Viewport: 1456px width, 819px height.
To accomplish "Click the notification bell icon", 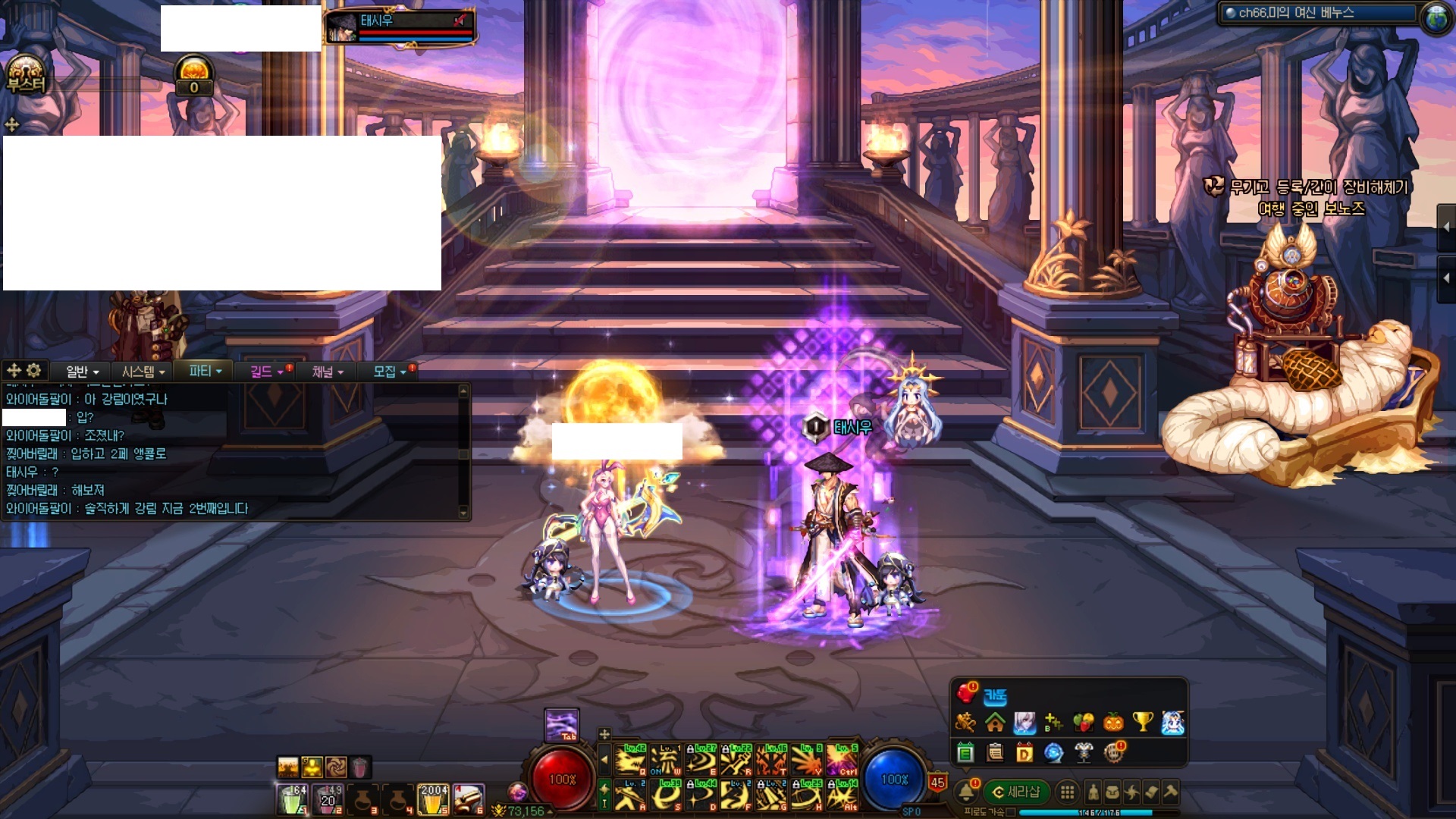I will coord(966,792).
